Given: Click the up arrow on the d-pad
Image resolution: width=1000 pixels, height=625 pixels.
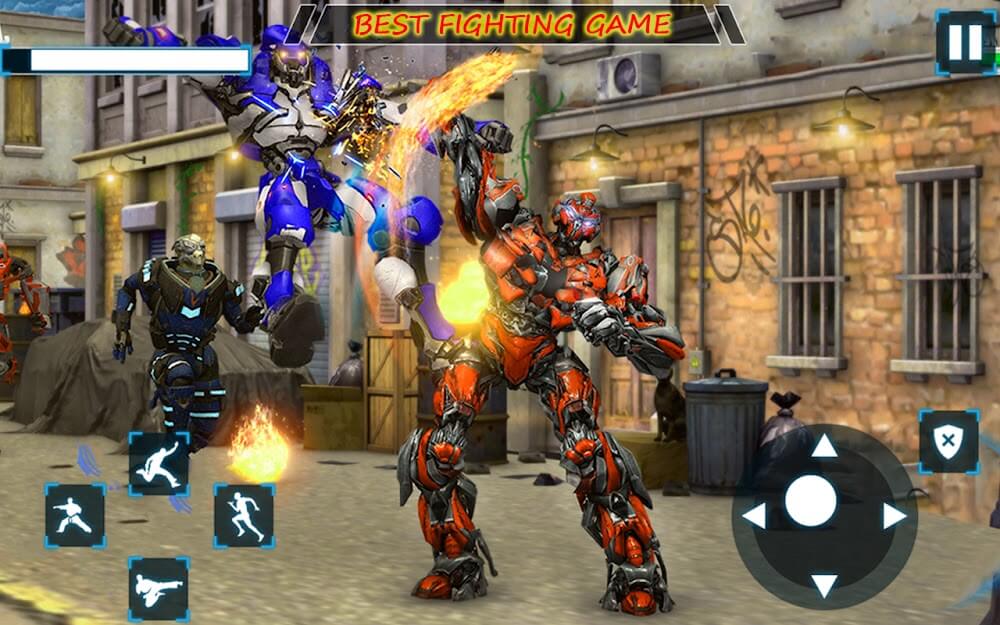Looking at the screenshot, I should [824, 446].
